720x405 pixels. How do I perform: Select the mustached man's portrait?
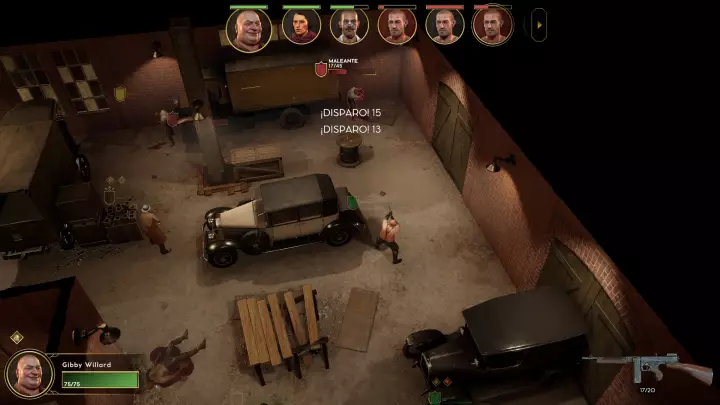pos(349,27)
